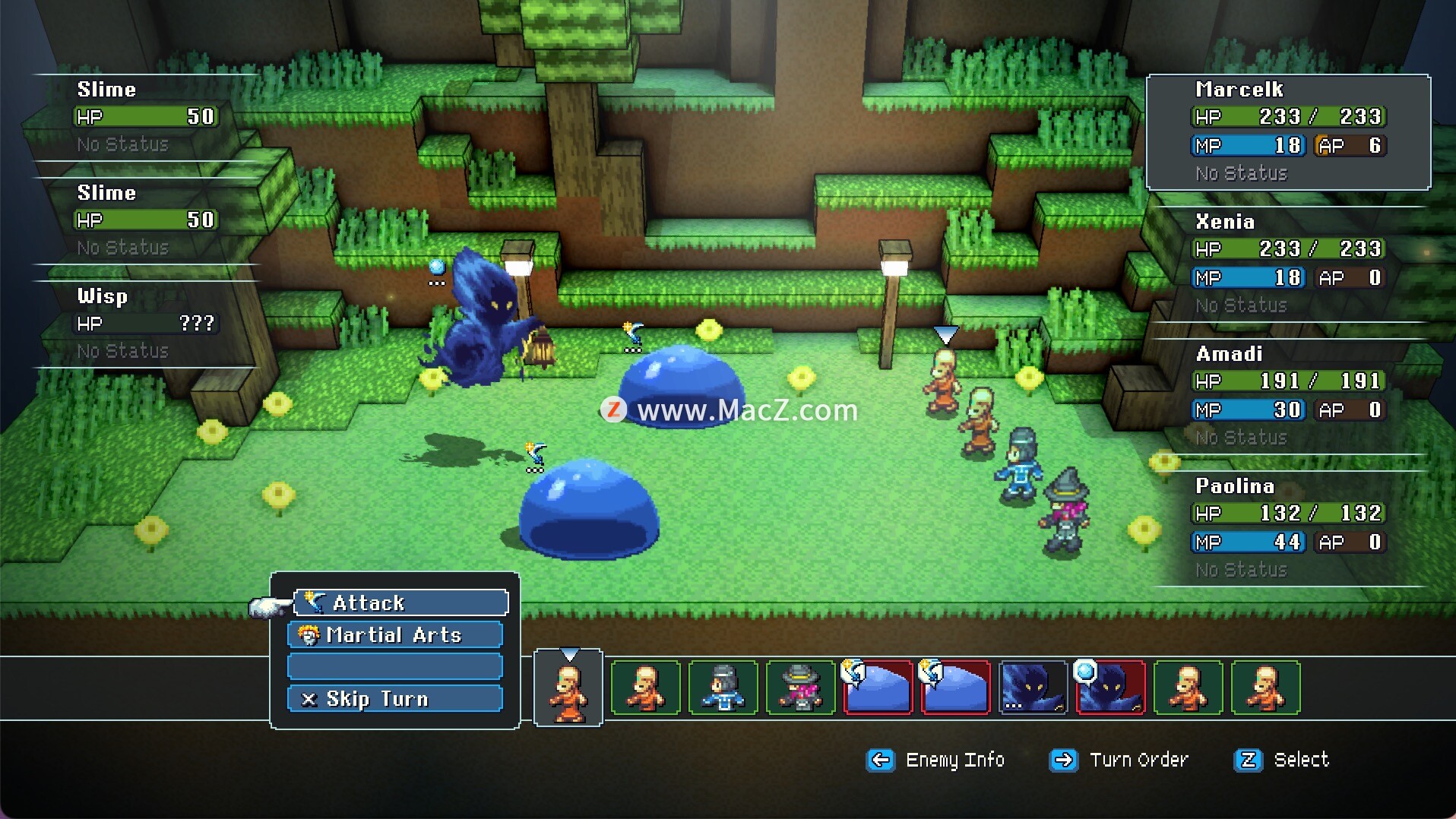Choose Skip Turn in the battle menu
This screenshot has height=819, width=1456.
tap(395, 698)
